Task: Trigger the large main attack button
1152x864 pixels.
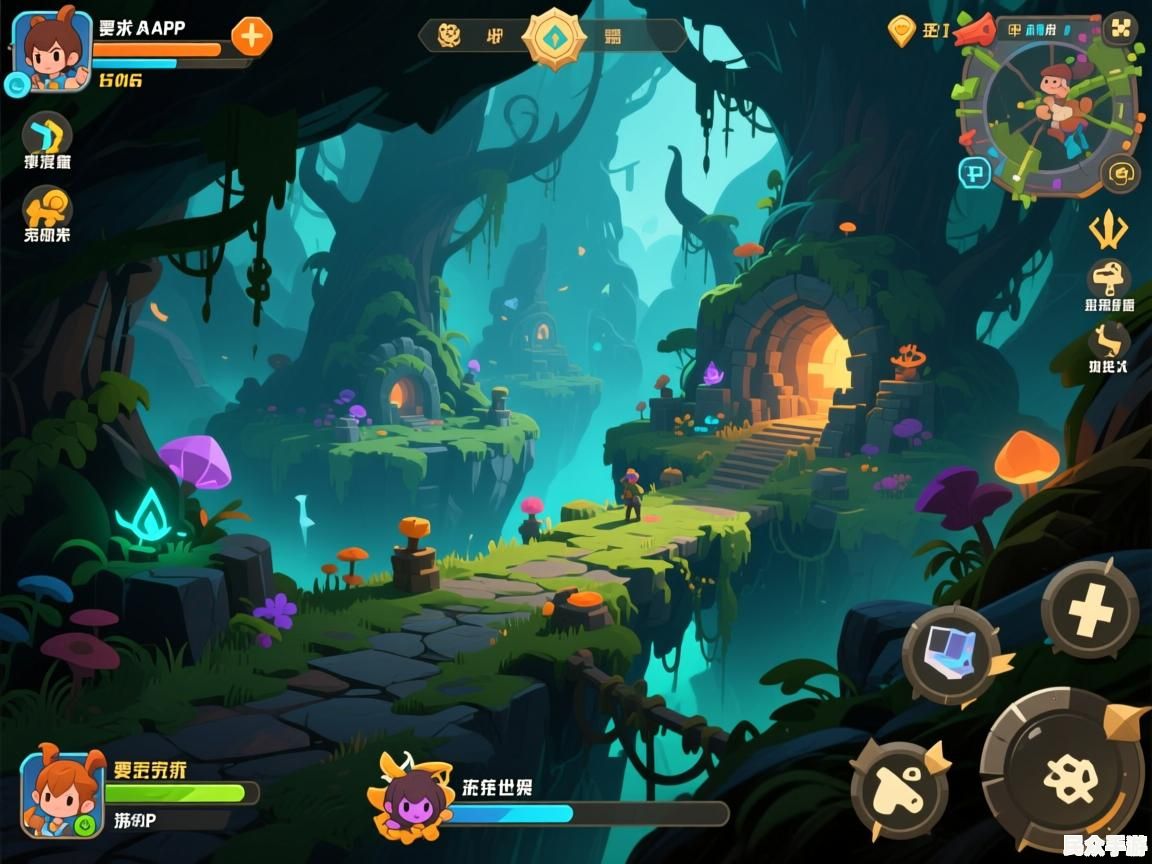Action: [1062, 768]
